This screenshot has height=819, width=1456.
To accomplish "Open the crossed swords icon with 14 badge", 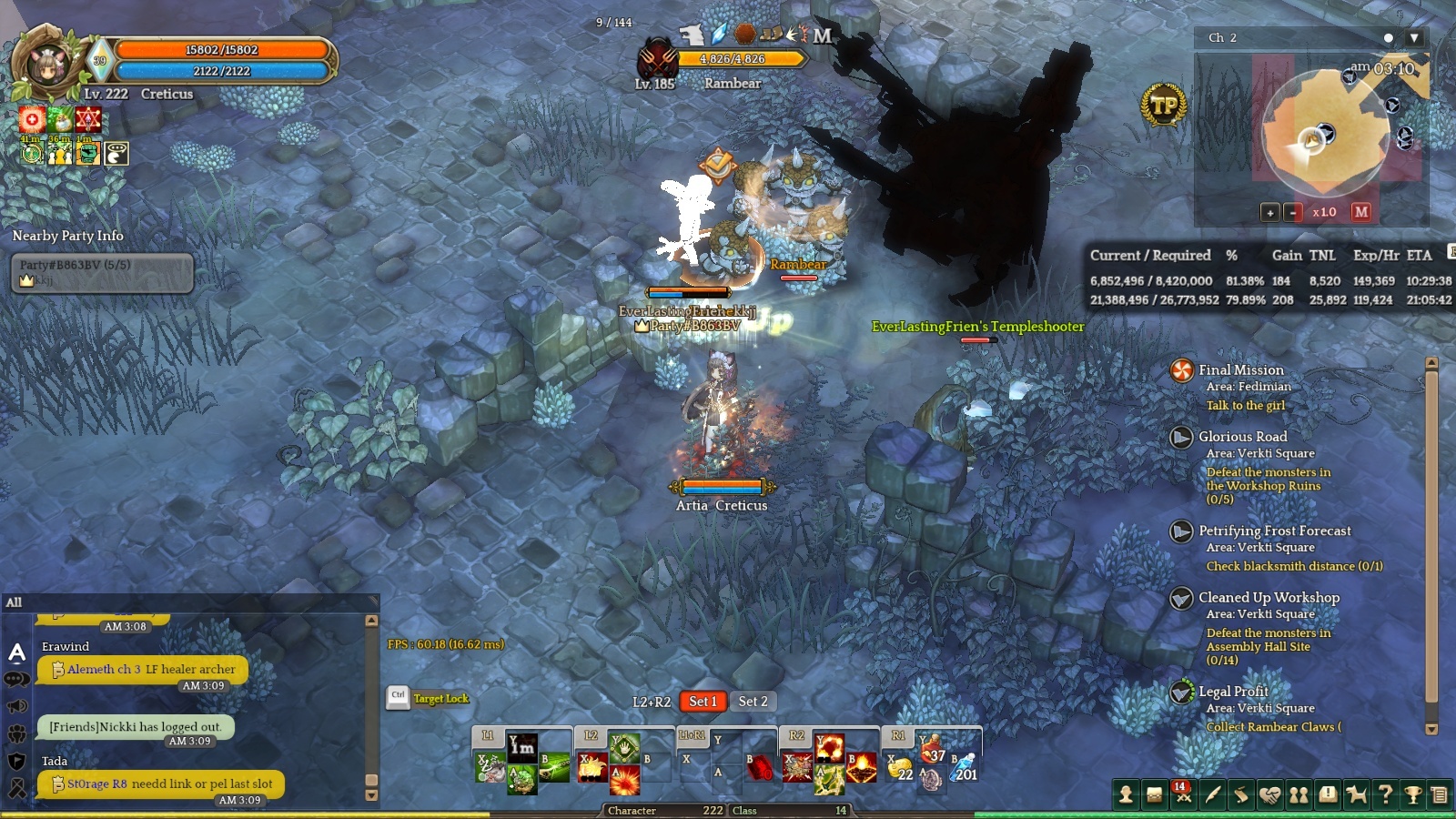I will (1183, 794).
